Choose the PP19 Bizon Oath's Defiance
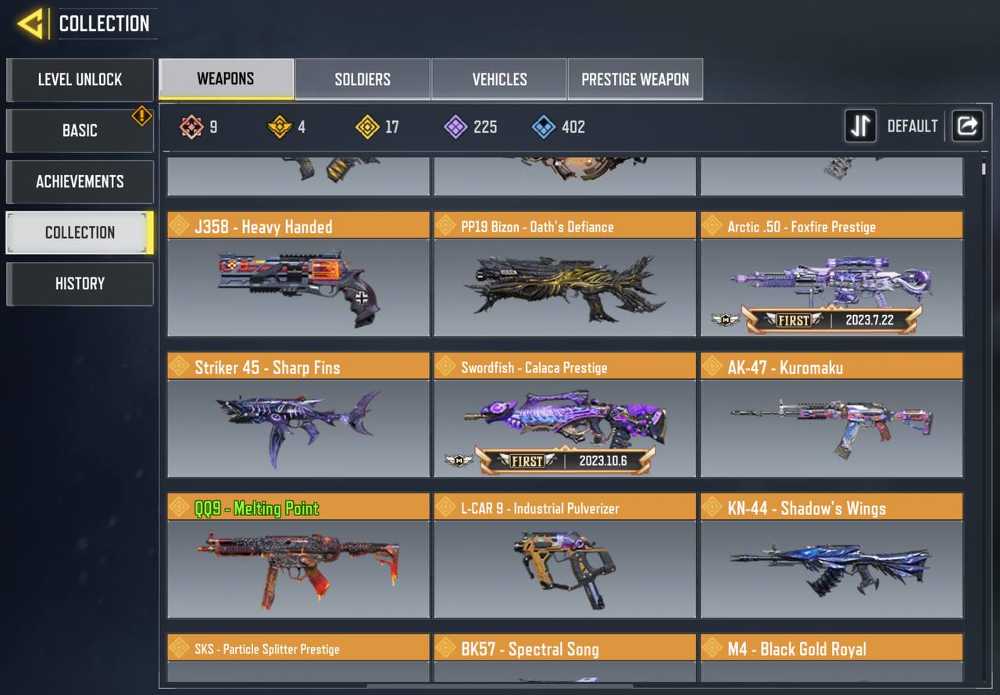Viewport: 1000px width, 695px height. pos(564,275)
